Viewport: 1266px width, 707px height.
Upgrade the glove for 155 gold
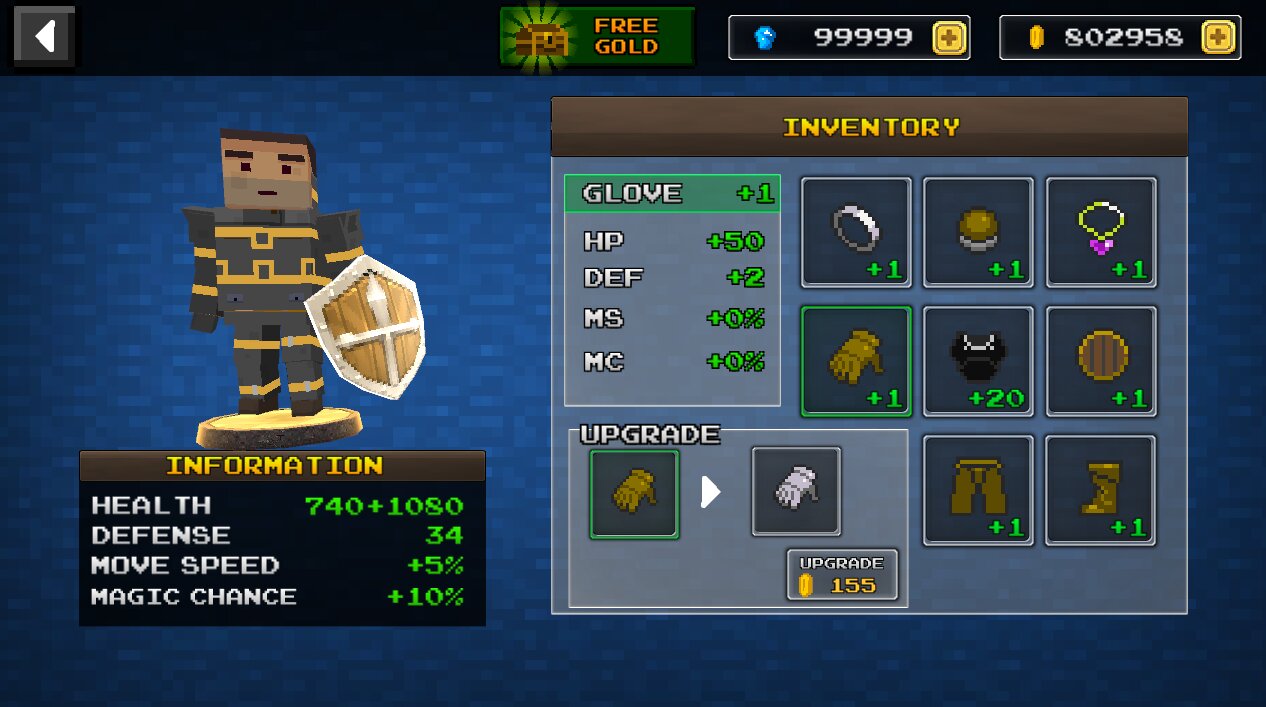coord(842,575)
